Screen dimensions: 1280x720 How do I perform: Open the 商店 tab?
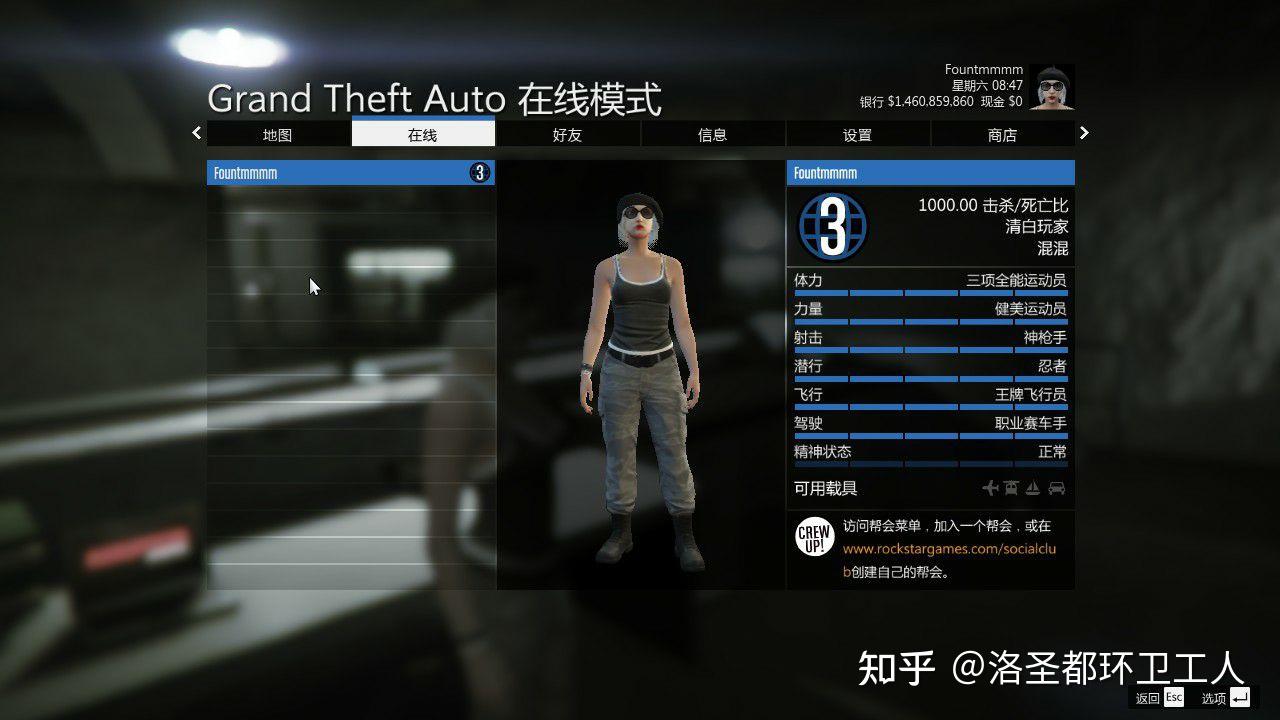pos(1002,134)
